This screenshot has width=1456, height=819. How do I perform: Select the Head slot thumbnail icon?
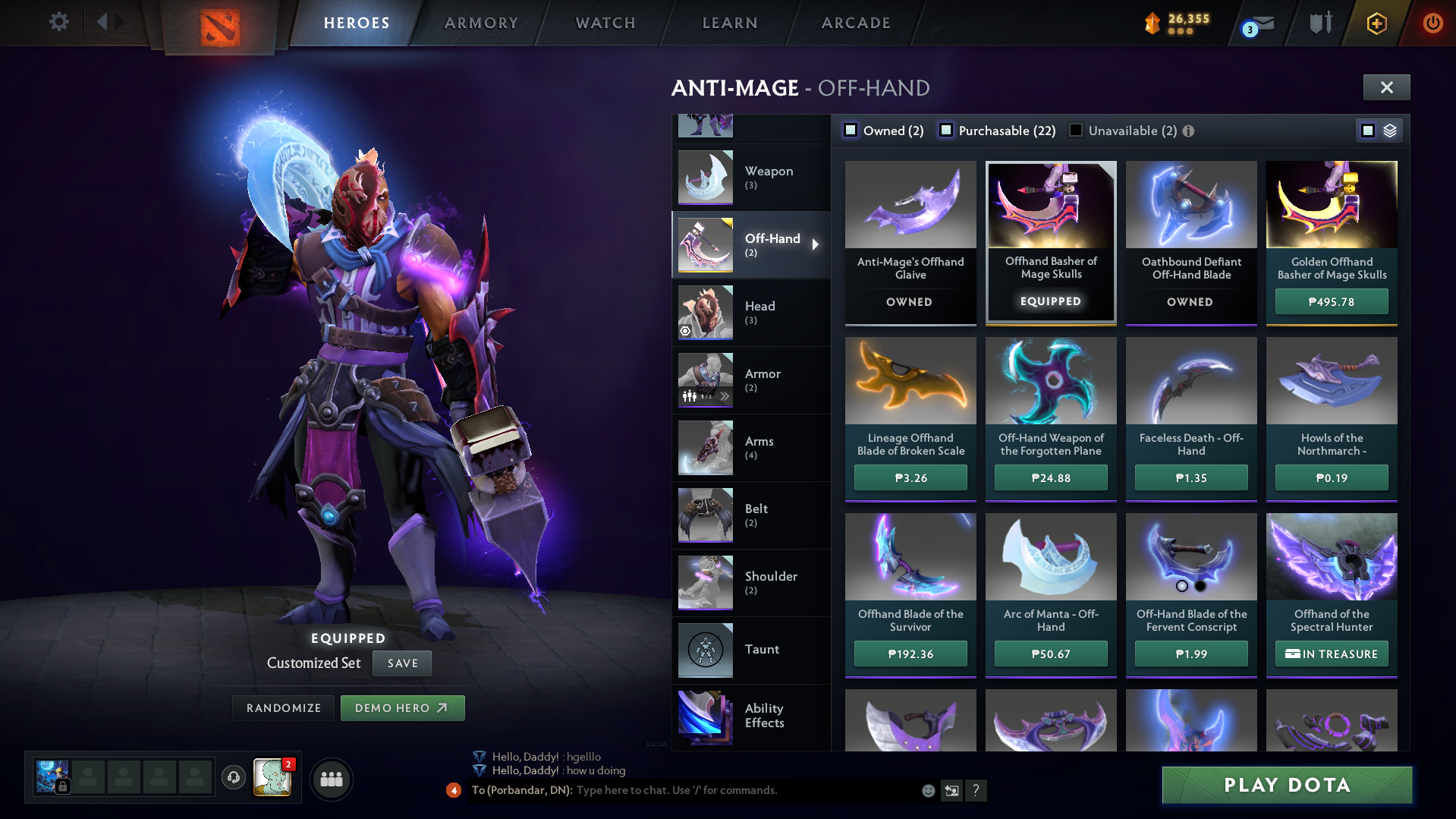click(704, 312)
